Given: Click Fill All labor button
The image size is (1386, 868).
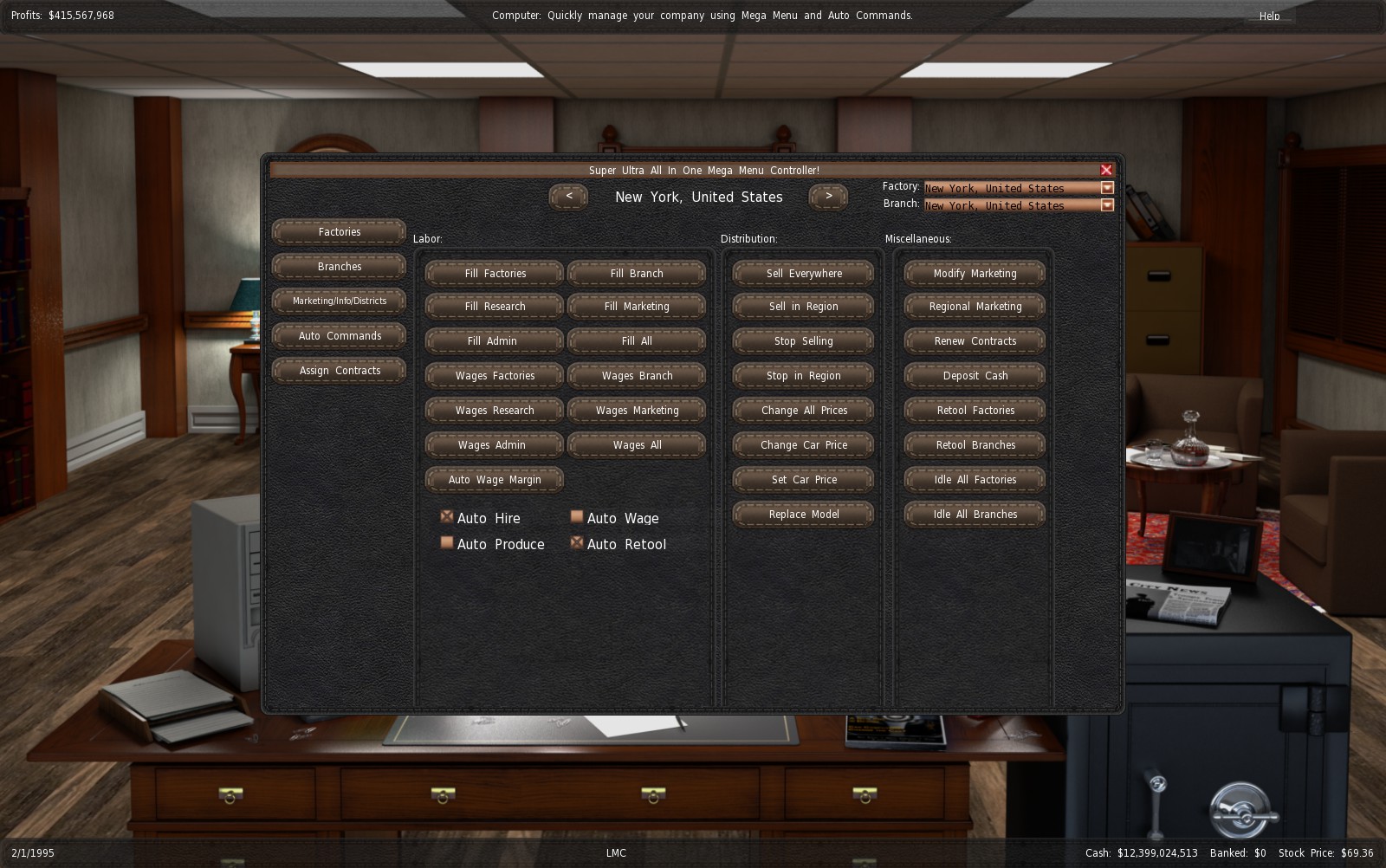Looking at the screenshot, I should (x=637, y=341).
